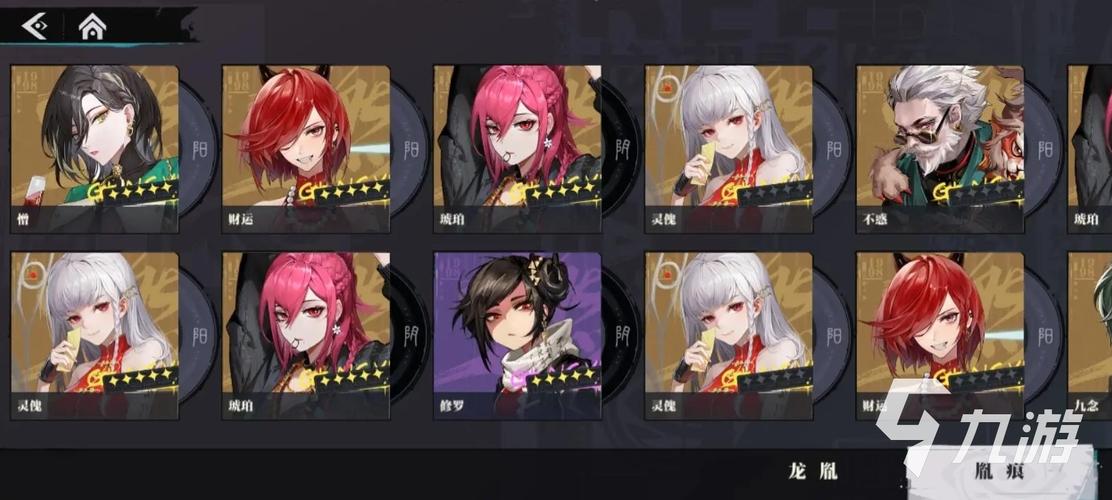Switch to the 龙胤 tab

point(813,472)
